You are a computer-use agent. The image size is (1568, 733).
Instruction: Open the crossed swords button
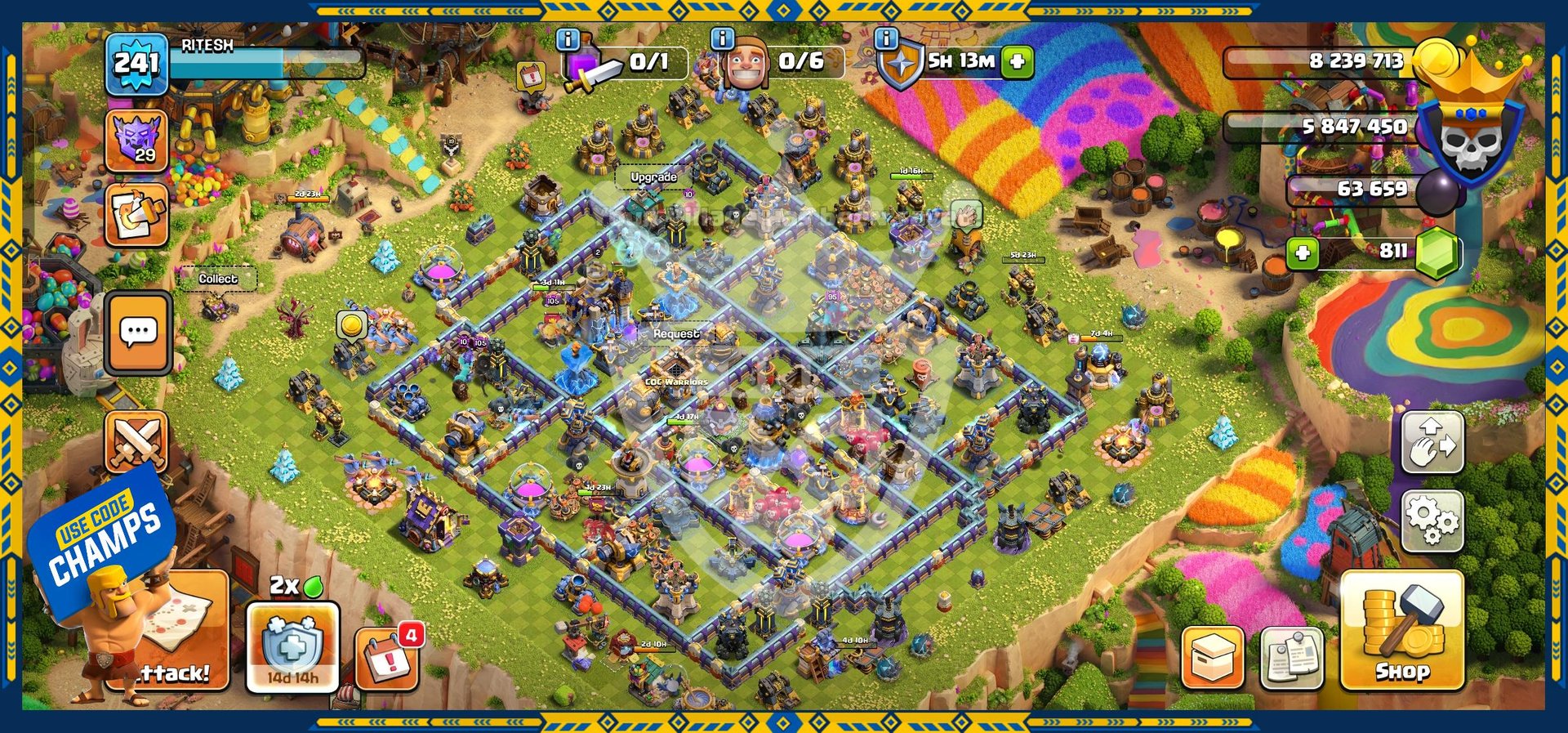click(x=136, y=443)
